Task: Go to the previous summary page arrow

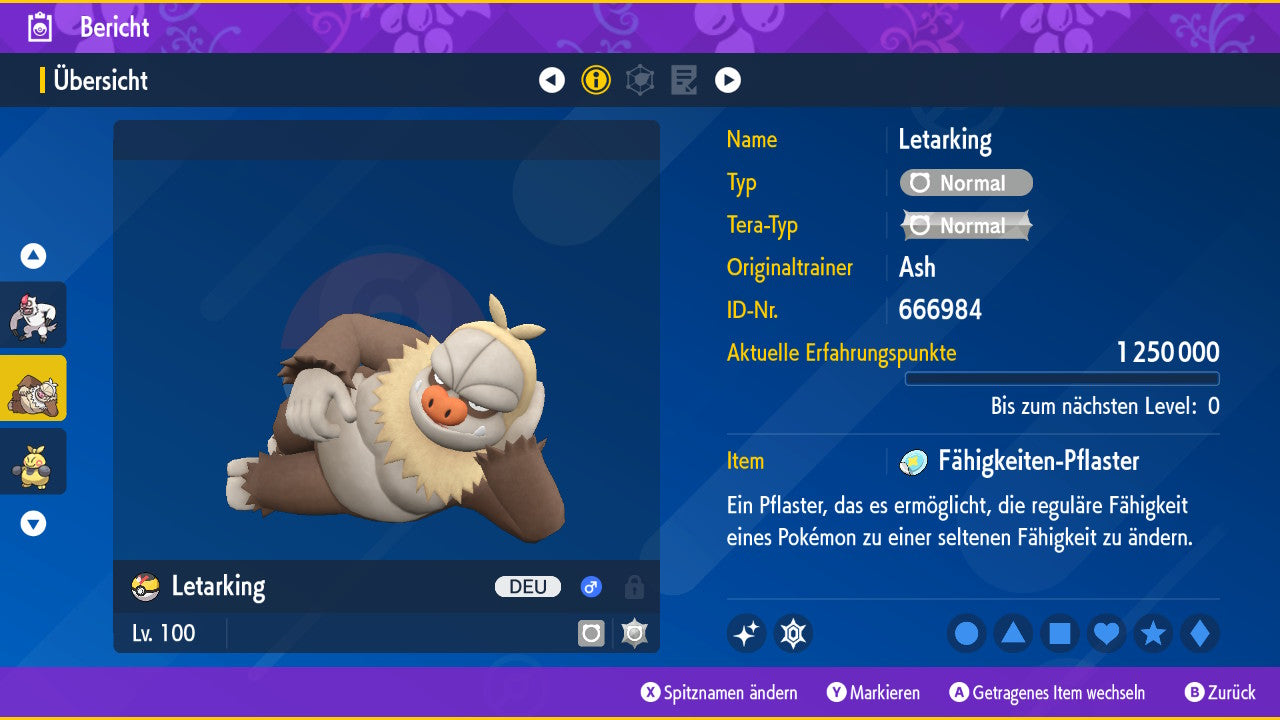Action: pos(552,80)
